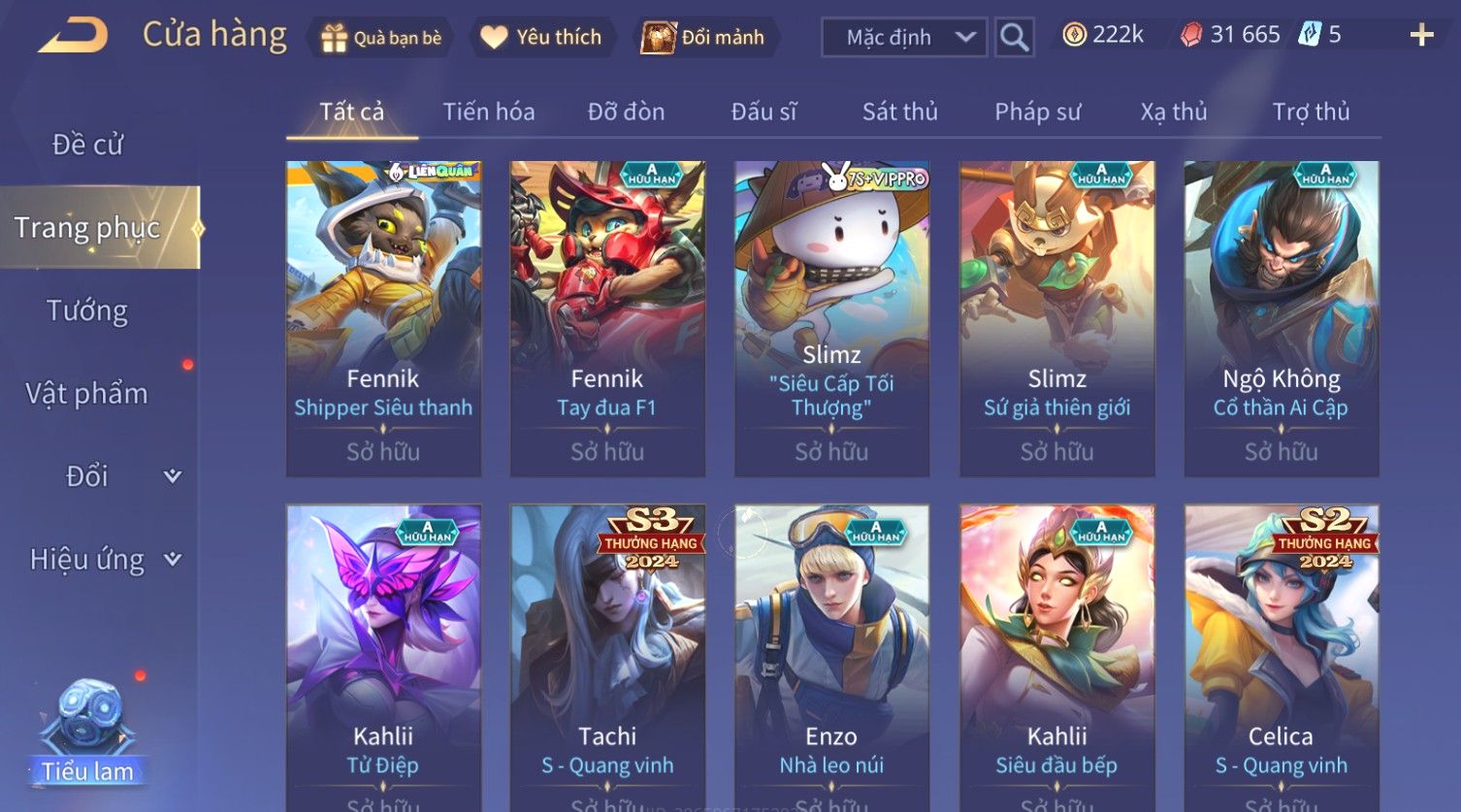
Task: Add currency with the plus button
Action: [x=1421, y=36]
